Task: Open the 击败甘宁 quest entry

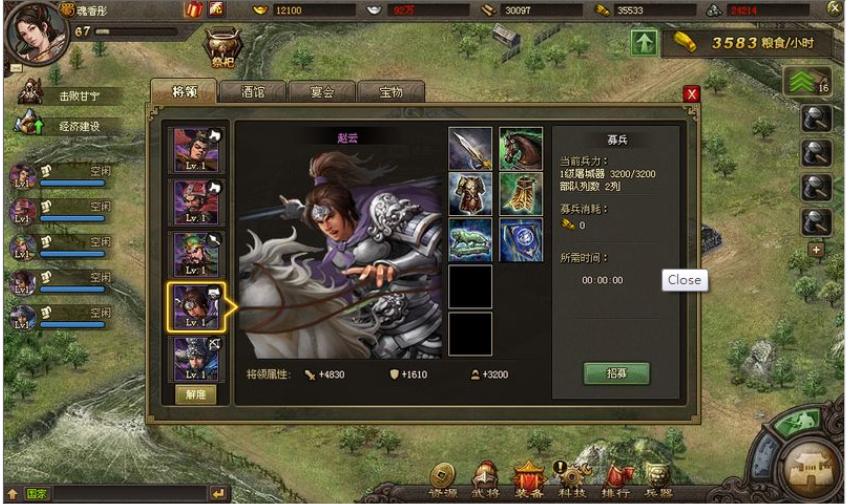Action: 70,96
